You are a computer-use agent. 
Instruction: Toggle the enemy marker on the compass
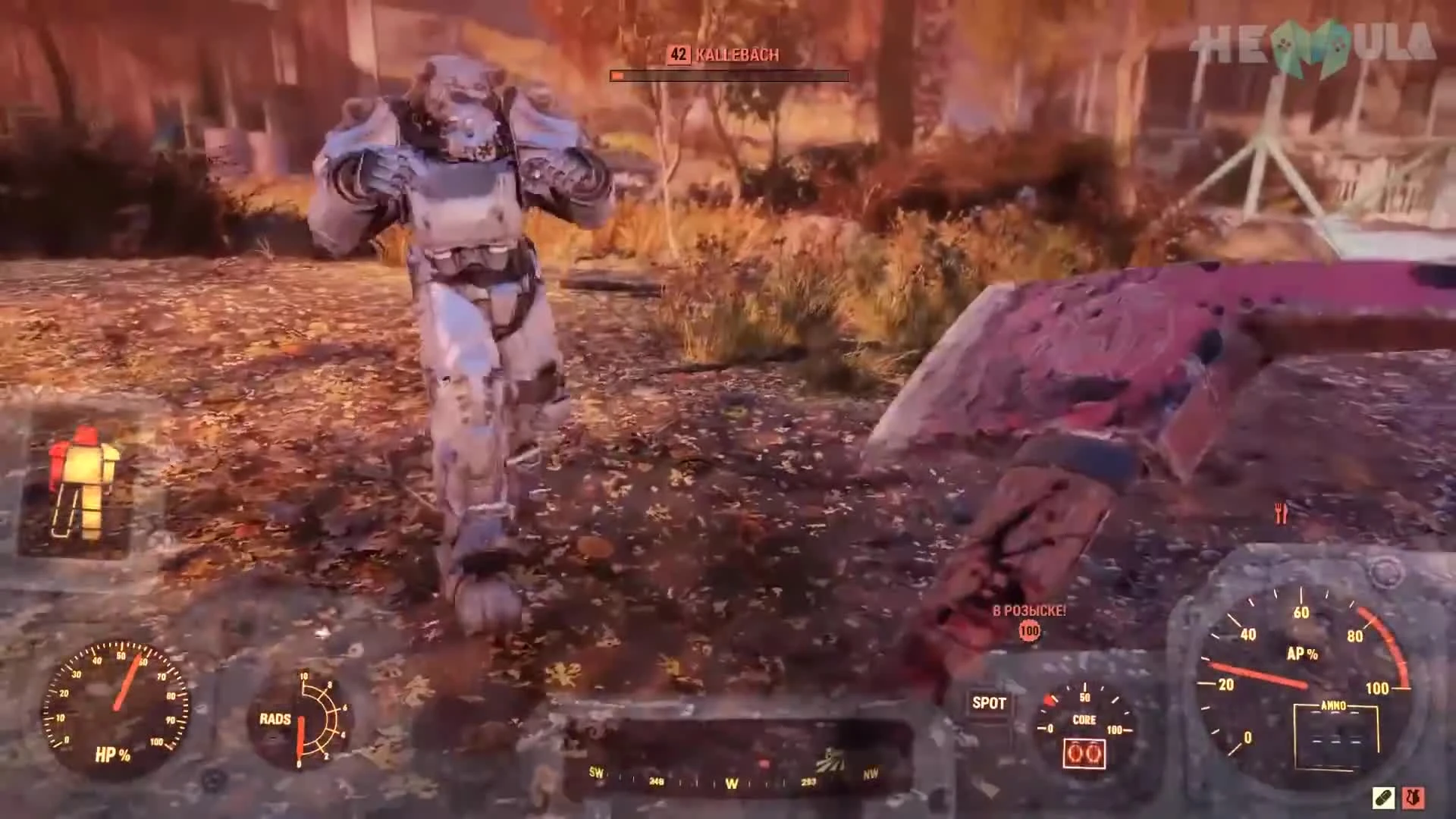[762, 764]
